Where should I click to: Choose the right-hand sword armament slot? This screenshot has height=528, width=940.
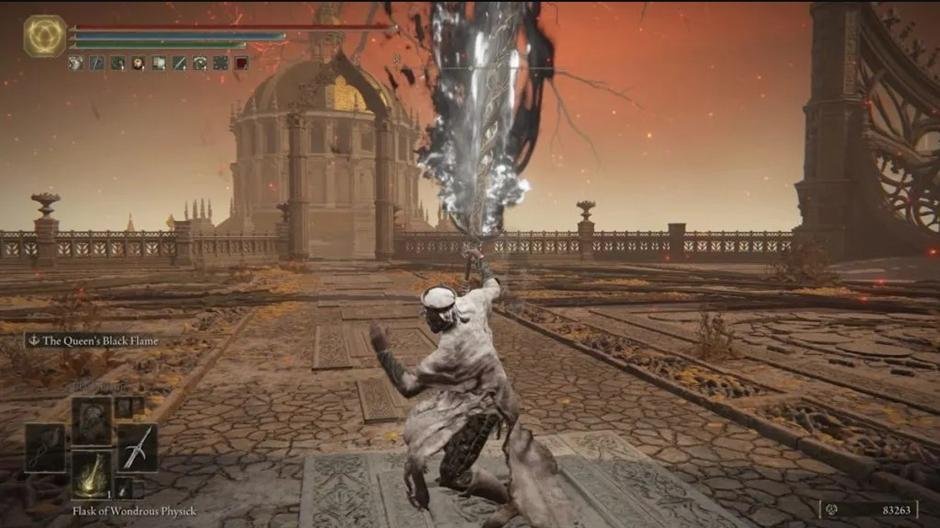click(138, 447)
